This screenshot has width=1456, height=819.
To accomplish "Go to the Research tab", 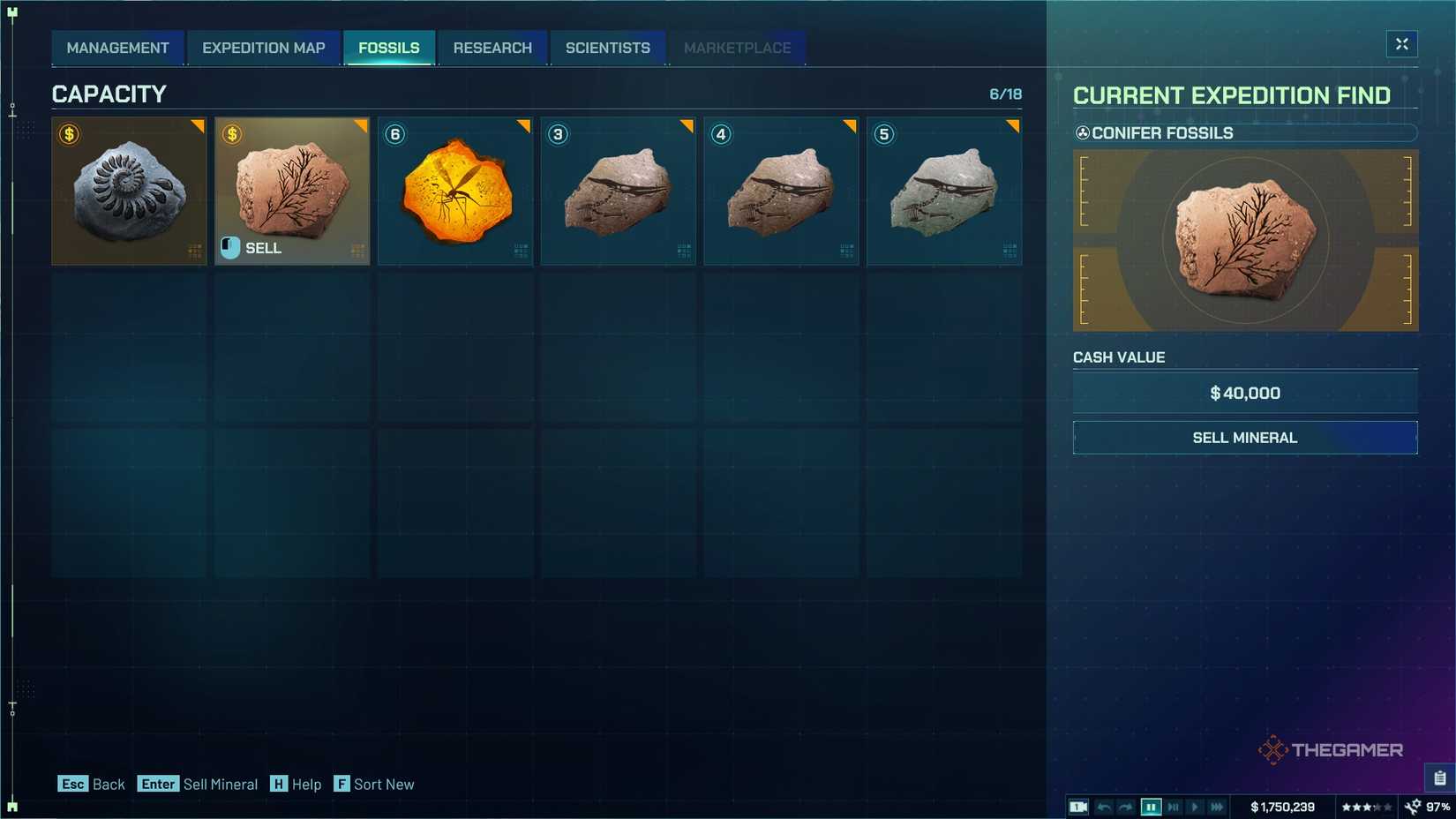I will 492,48.
